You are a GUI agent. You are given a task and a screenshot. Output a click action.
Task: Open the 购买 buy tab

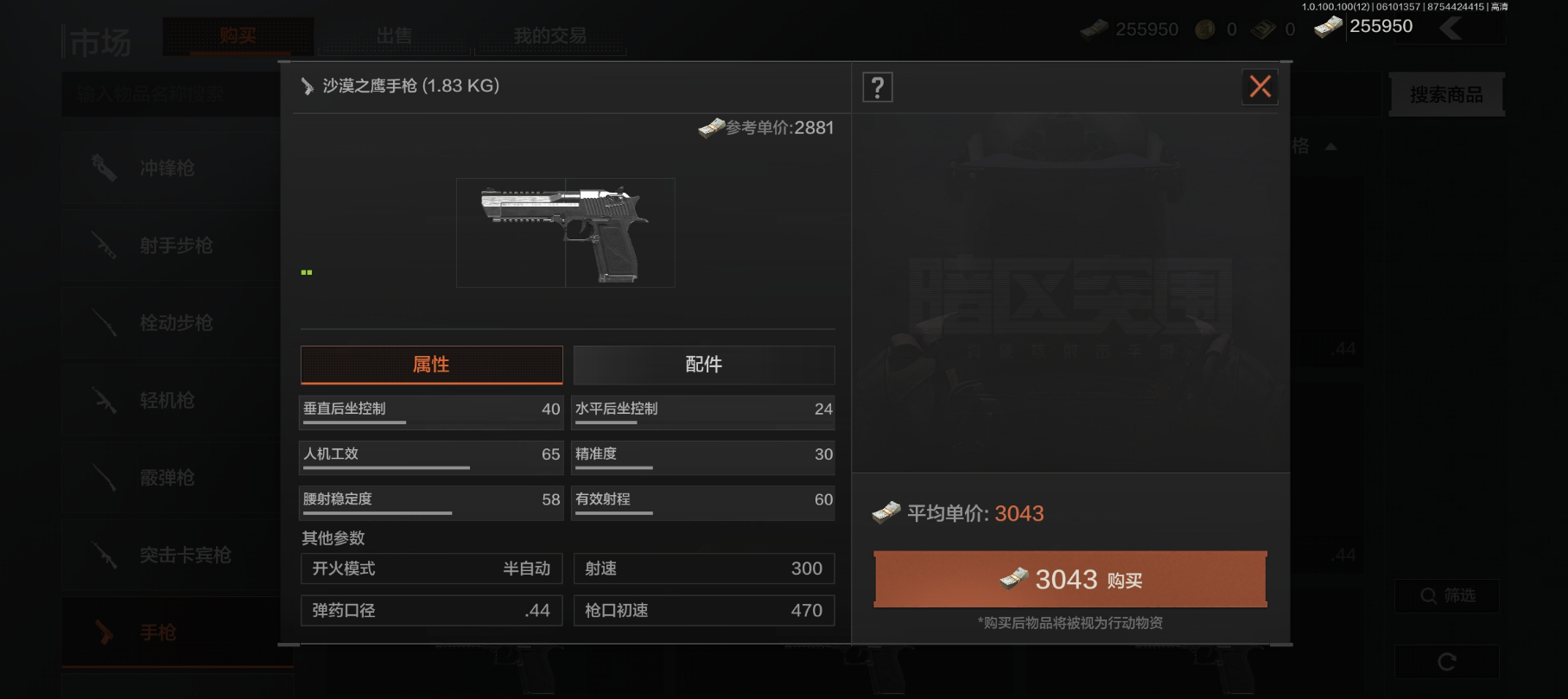click(238, 36)
